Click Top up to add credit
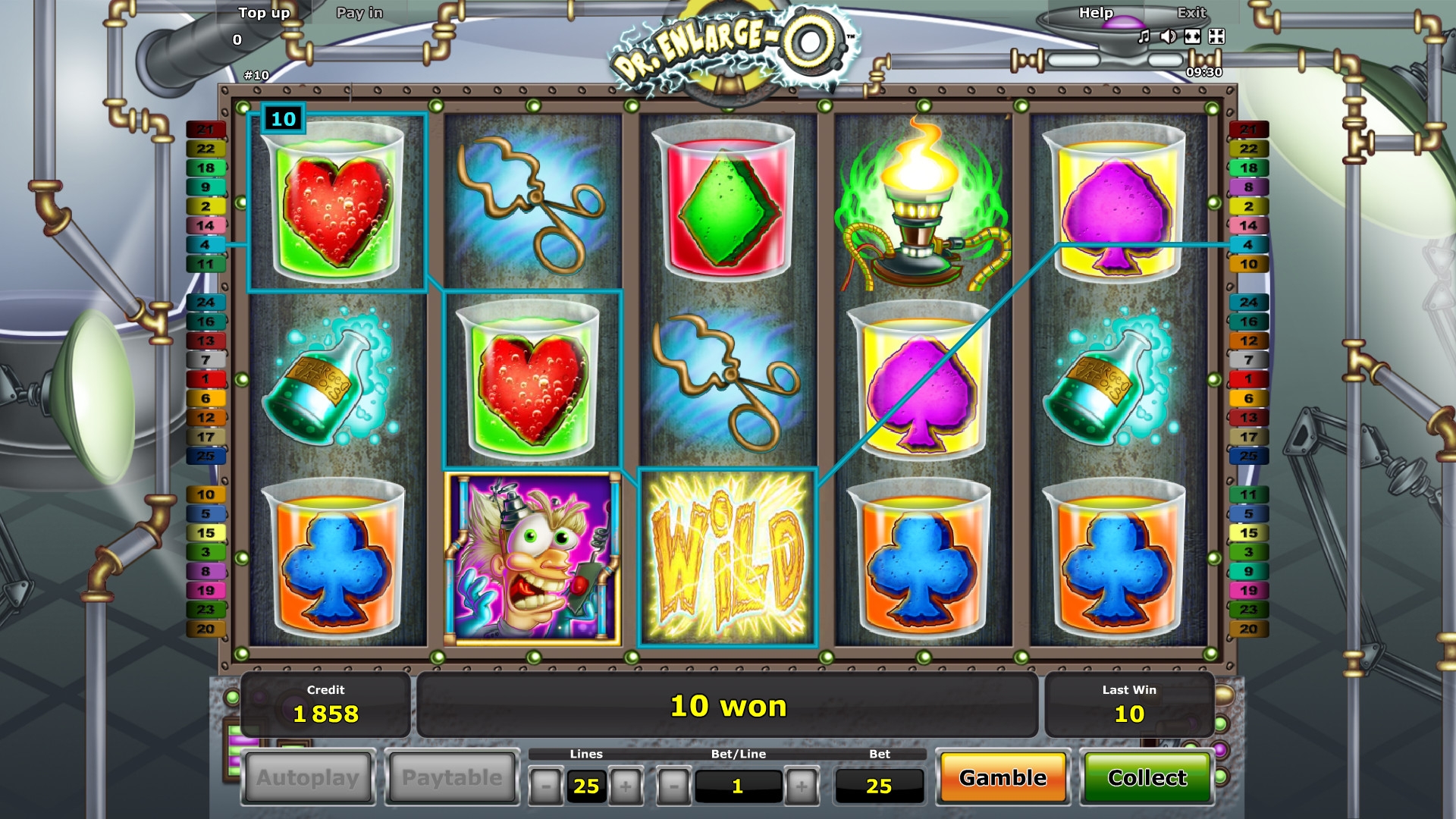 coord(264,13)
